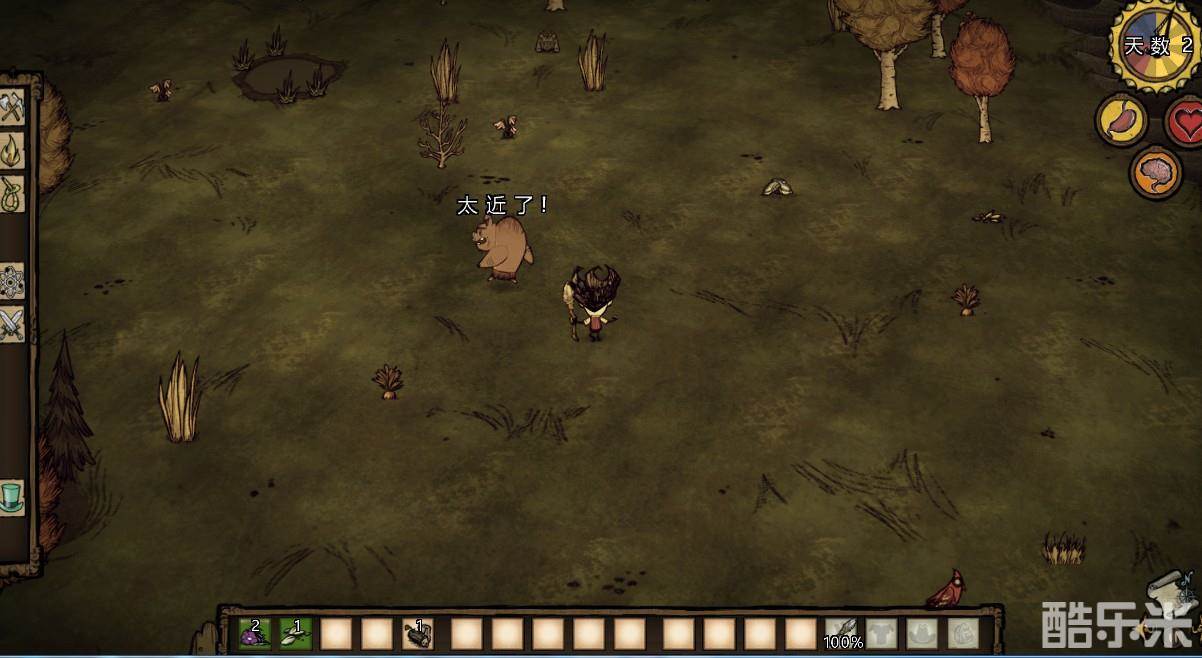Open the Fire crafting tab
This screenshot has height=658, width=1202.
11,150
